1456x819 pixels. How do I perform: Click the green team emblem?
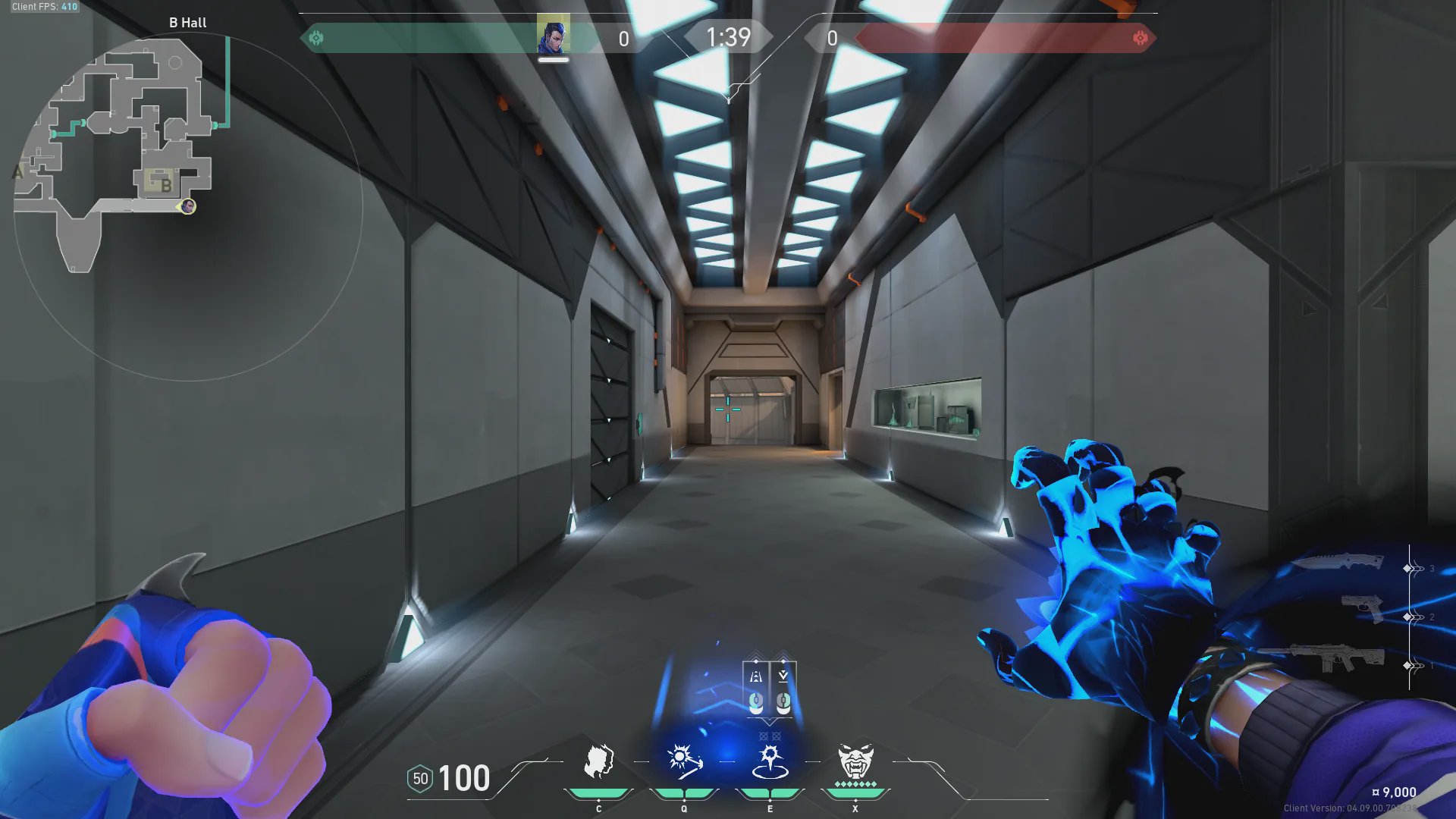pos(316,38)
